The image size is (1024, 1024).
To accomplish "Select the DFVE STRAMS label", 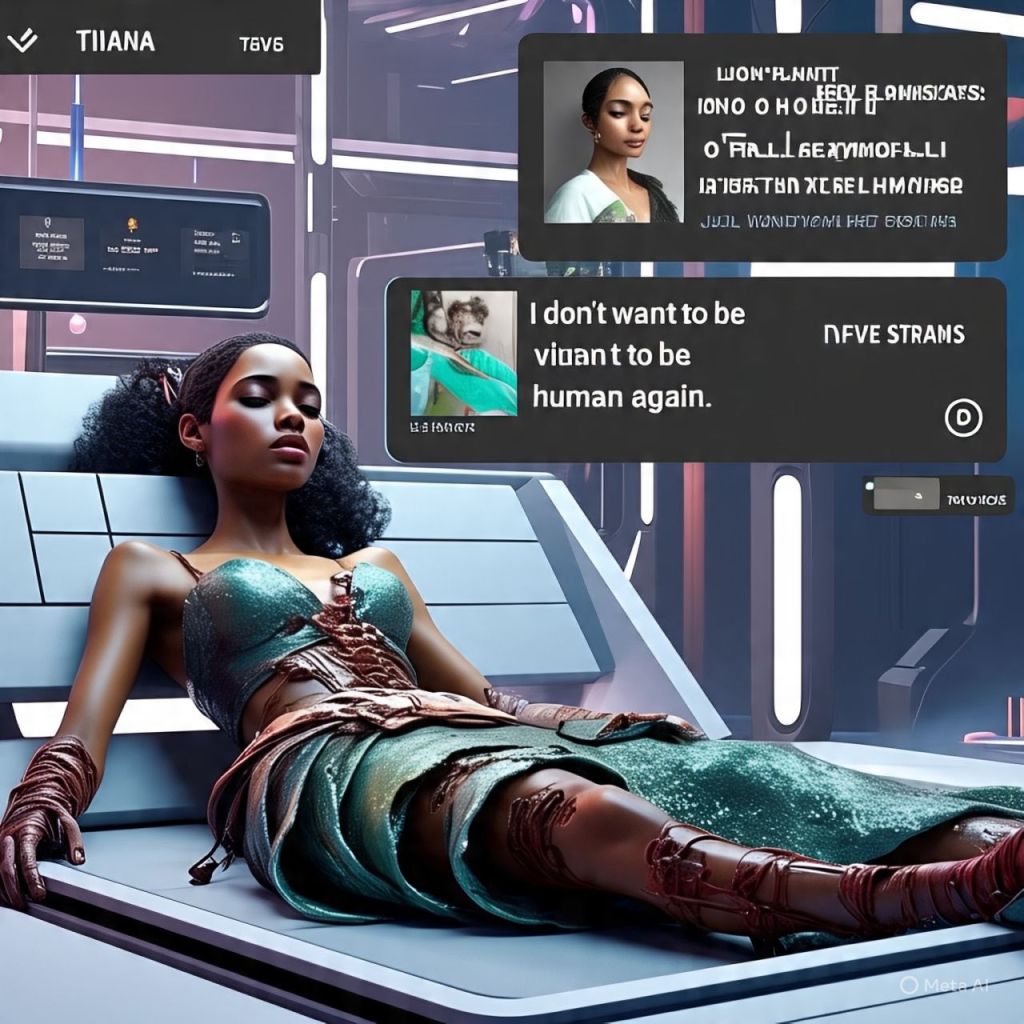I will coord(894,334).
